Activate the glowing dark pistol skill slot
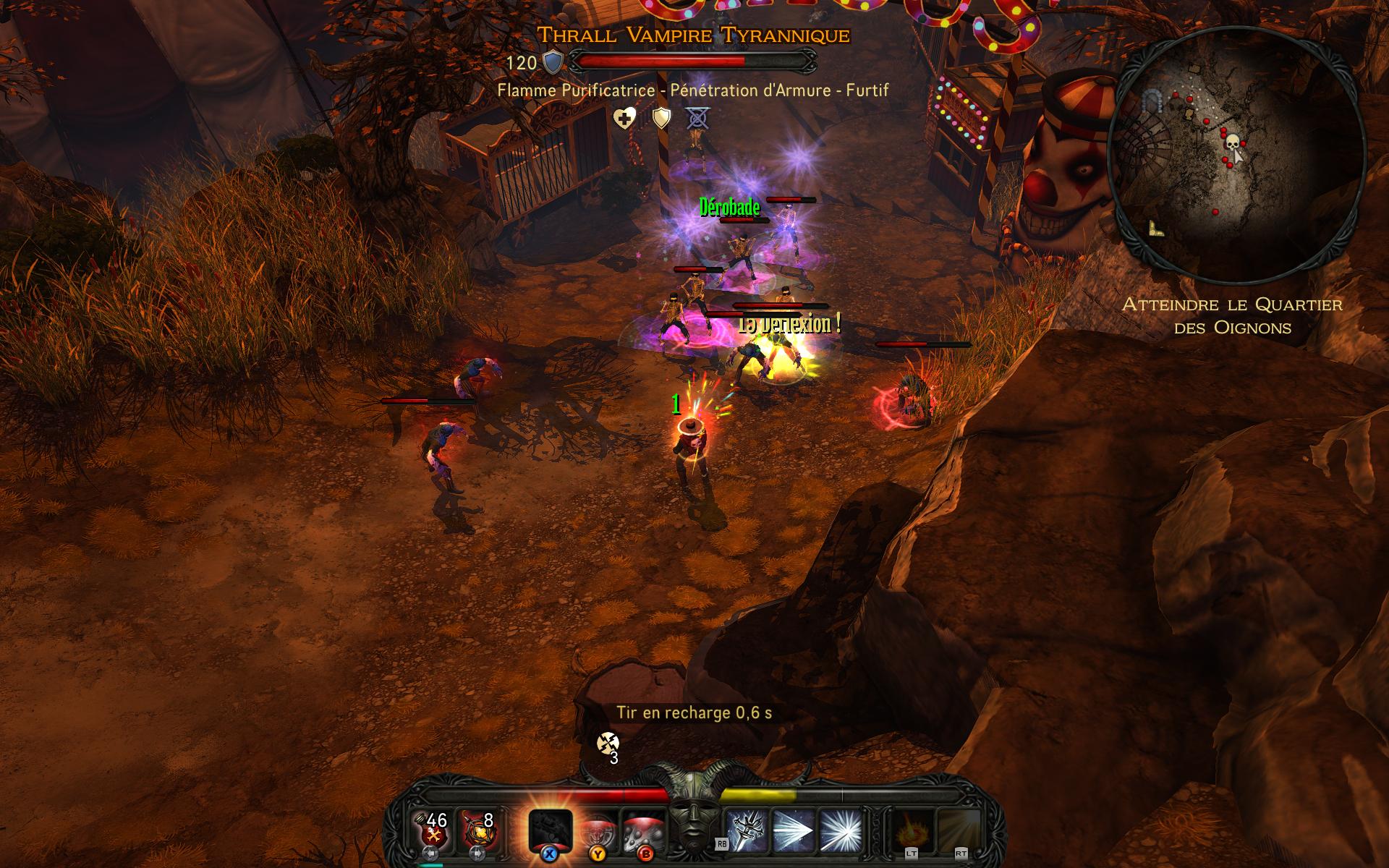 551,830
